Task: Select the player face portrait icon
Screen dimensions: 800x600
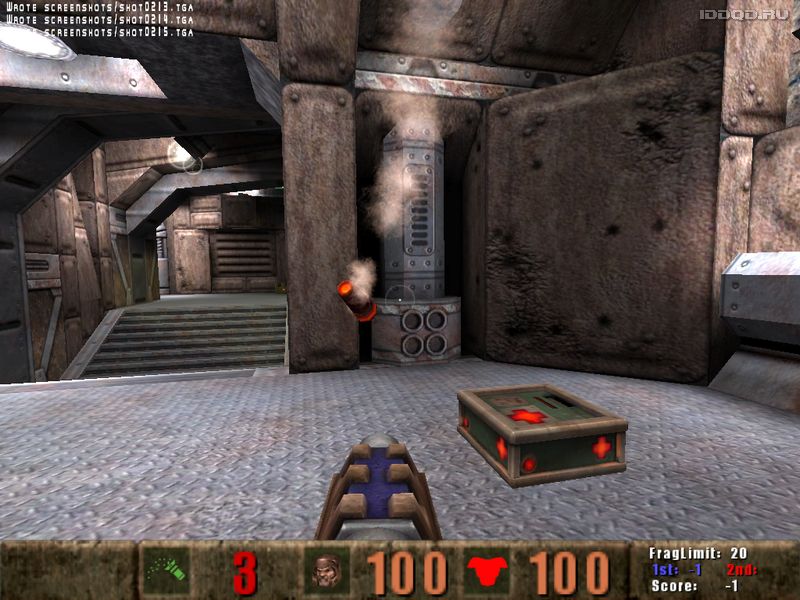Action: point(326,572)
